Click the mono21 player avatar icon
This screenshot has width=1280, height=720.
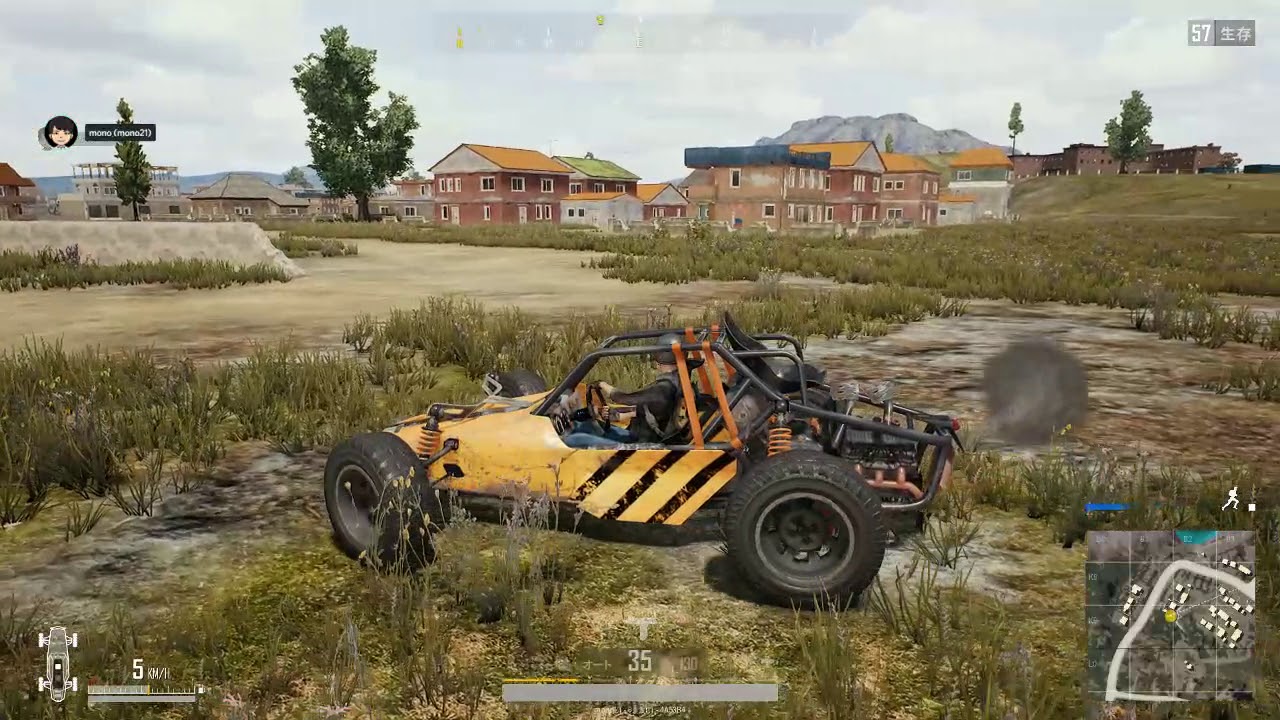click(x=61, y=131)
